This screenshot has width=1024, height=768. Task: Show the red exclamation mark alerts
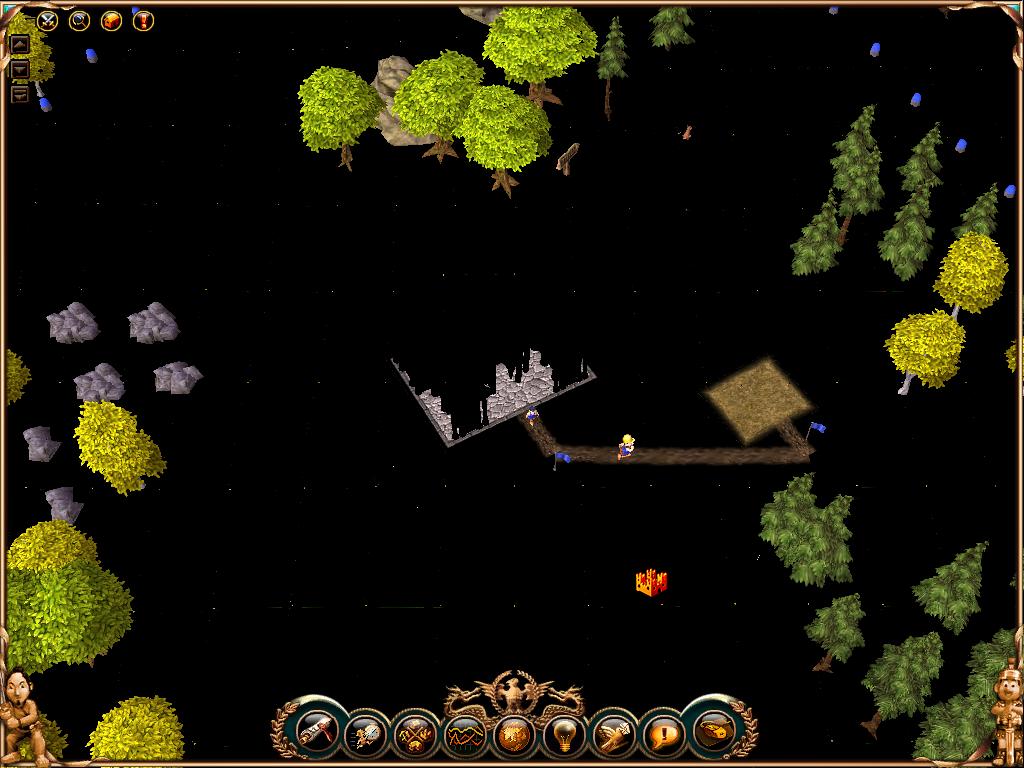click(x=143, y=20)
